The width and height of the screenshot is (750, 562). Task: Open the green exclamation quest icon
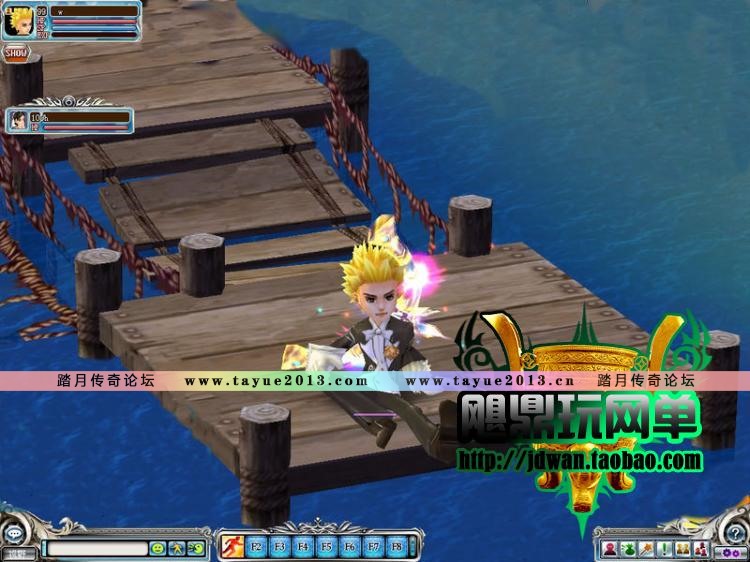click(x=664, y=549)
